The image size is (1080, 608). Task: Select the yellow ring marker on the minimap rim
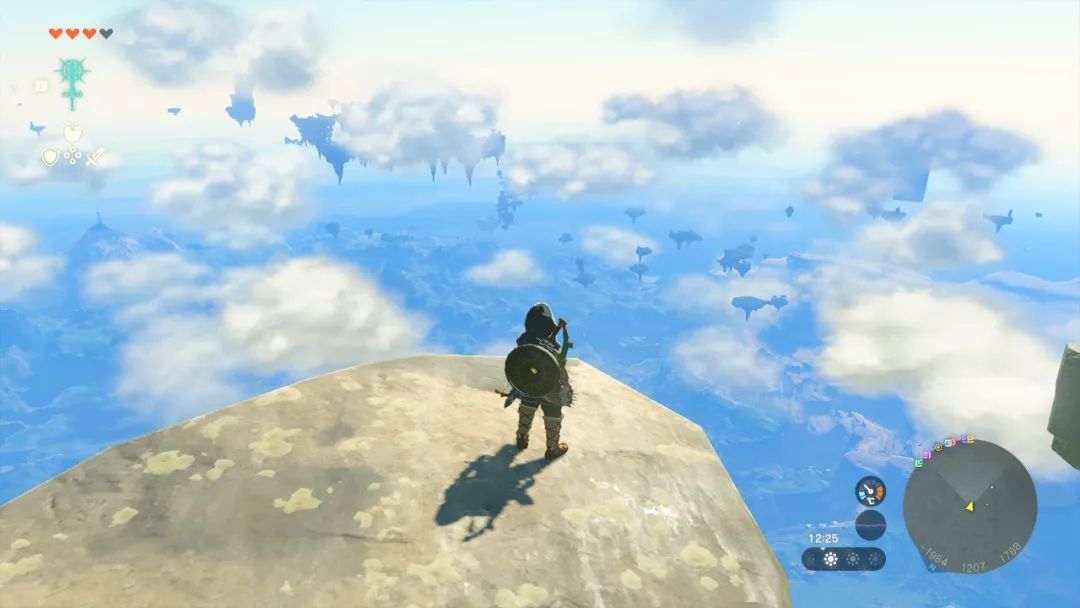939,447
